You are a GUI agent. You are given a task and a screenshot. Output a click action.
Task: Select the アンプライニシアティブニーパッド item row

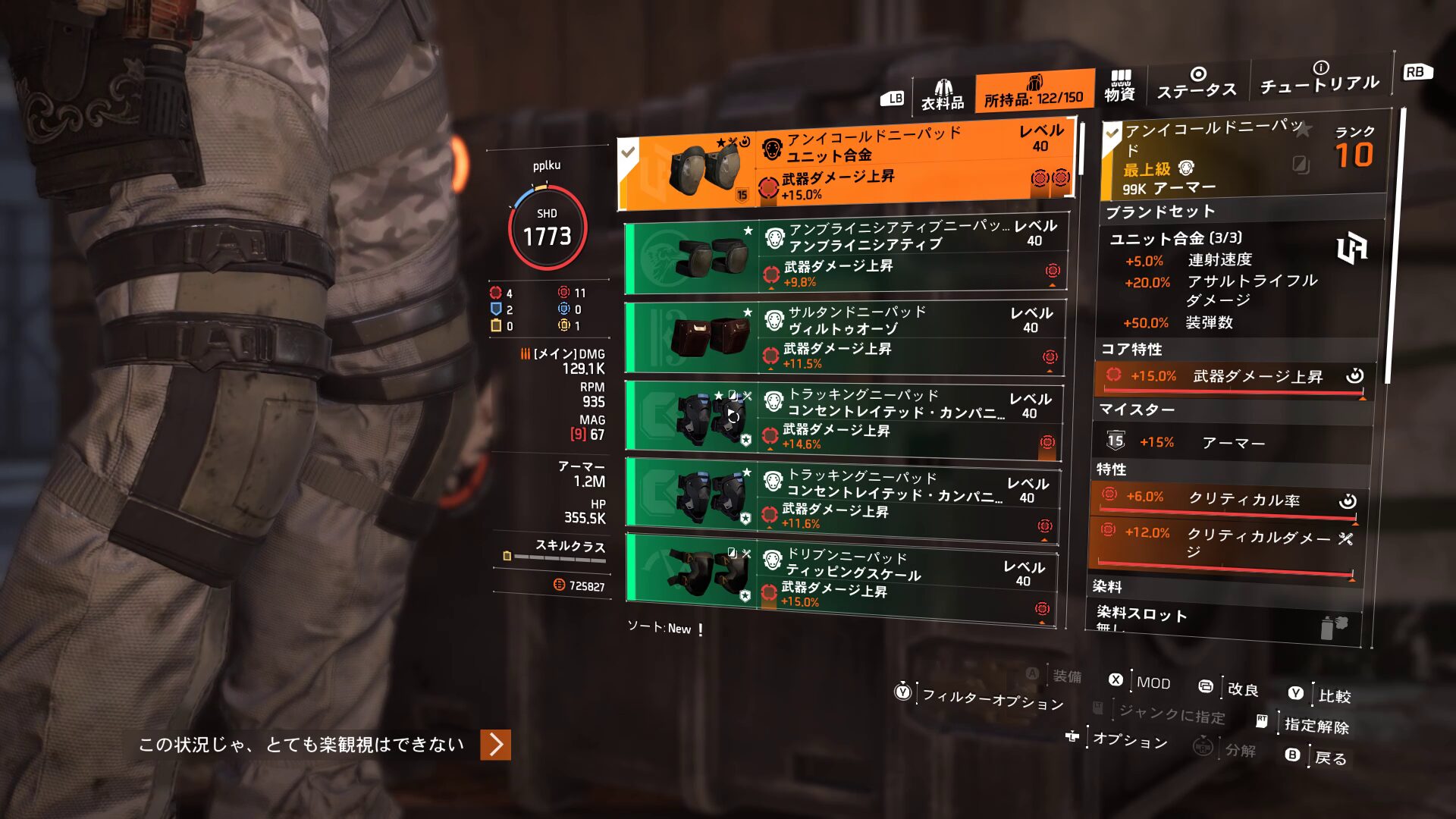[846, 256]
